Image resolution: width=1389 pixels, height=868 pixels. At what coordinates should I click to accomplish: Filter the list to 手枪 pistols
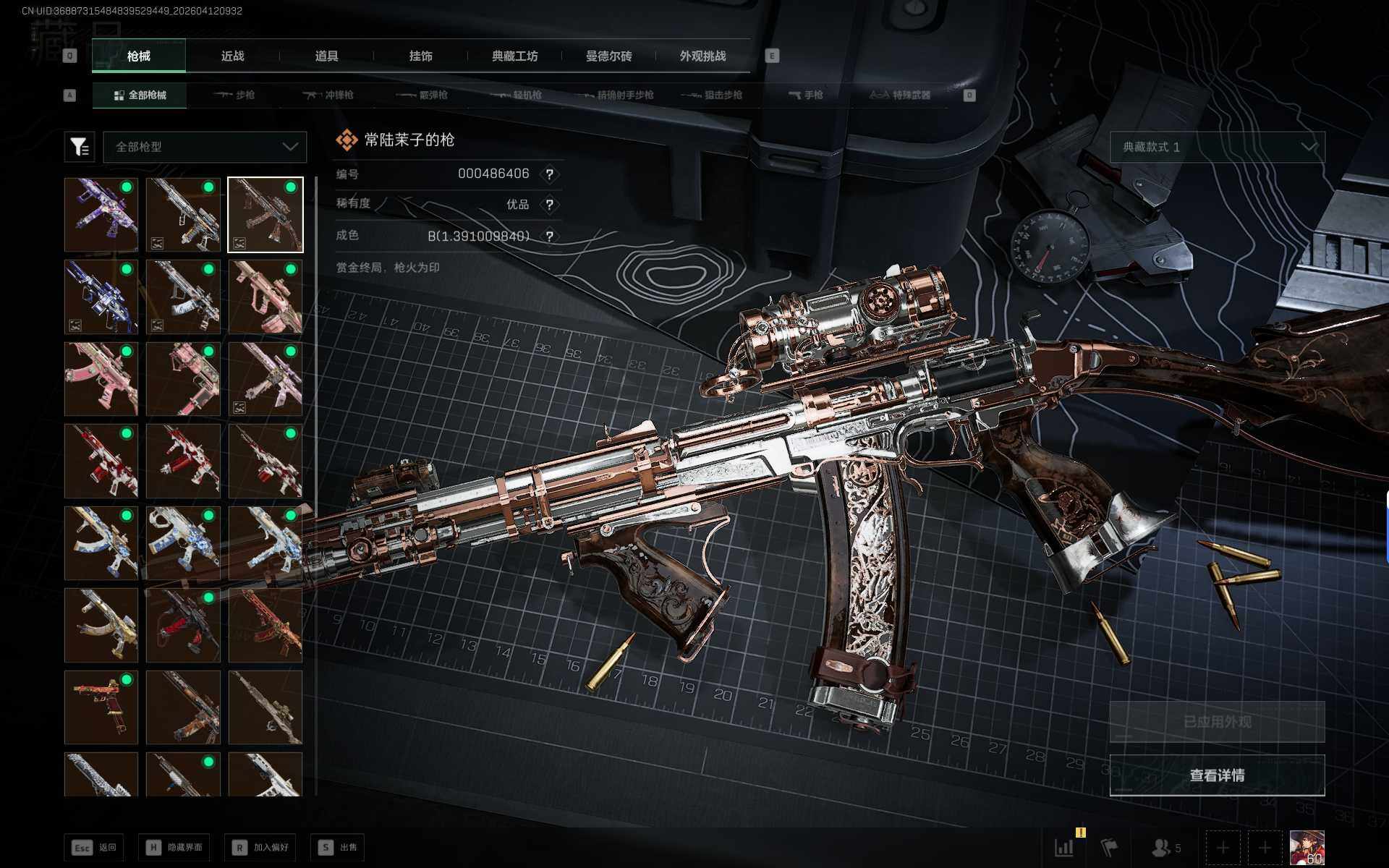click(x=805, y=95)
